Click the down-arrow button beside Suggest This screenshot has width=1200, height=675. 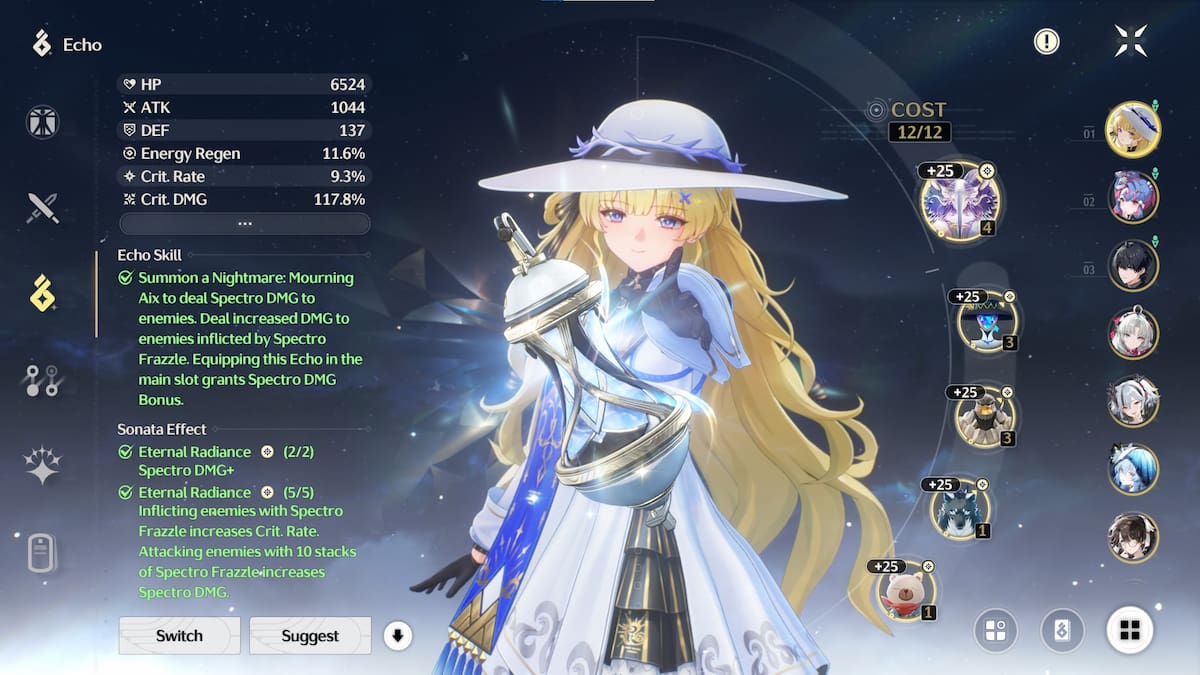398,635
